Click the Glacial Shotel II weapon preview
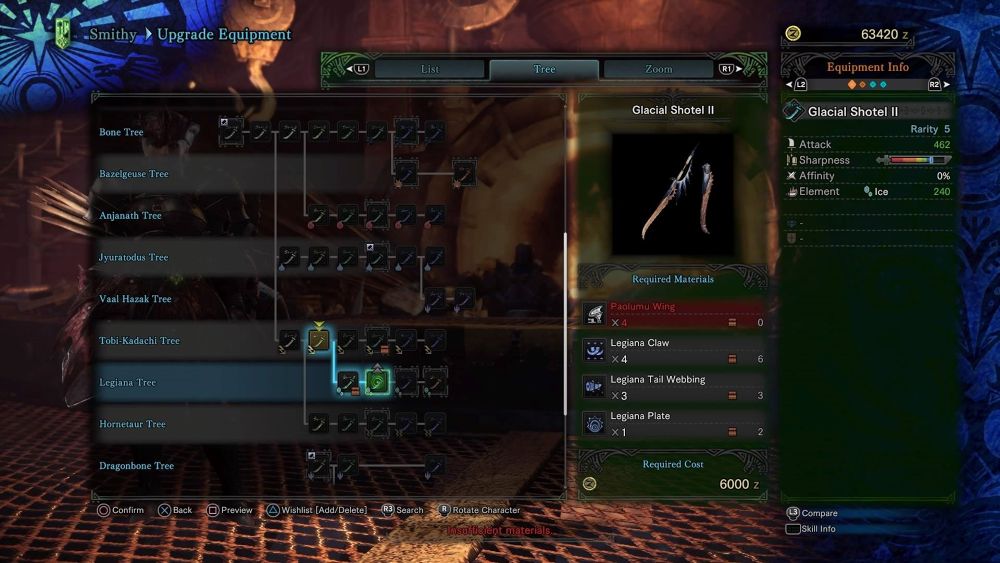1000x563 pixels. tap(673, 191)
